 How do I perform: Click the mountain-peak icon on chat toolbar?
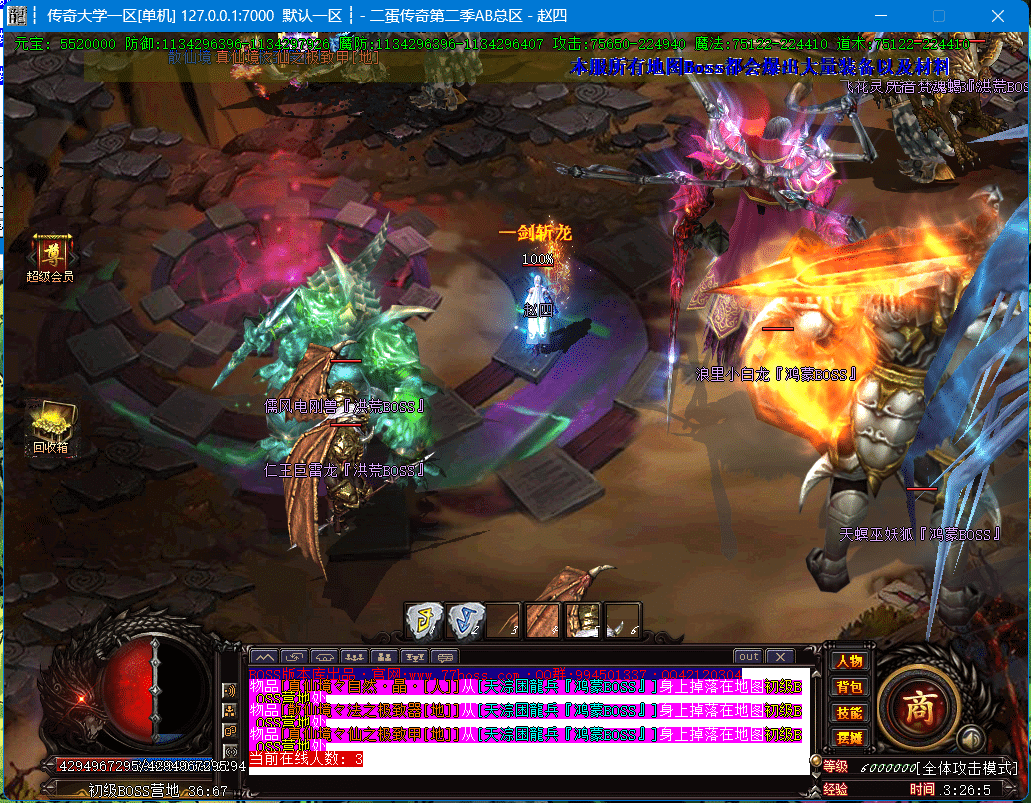point(263,657)
